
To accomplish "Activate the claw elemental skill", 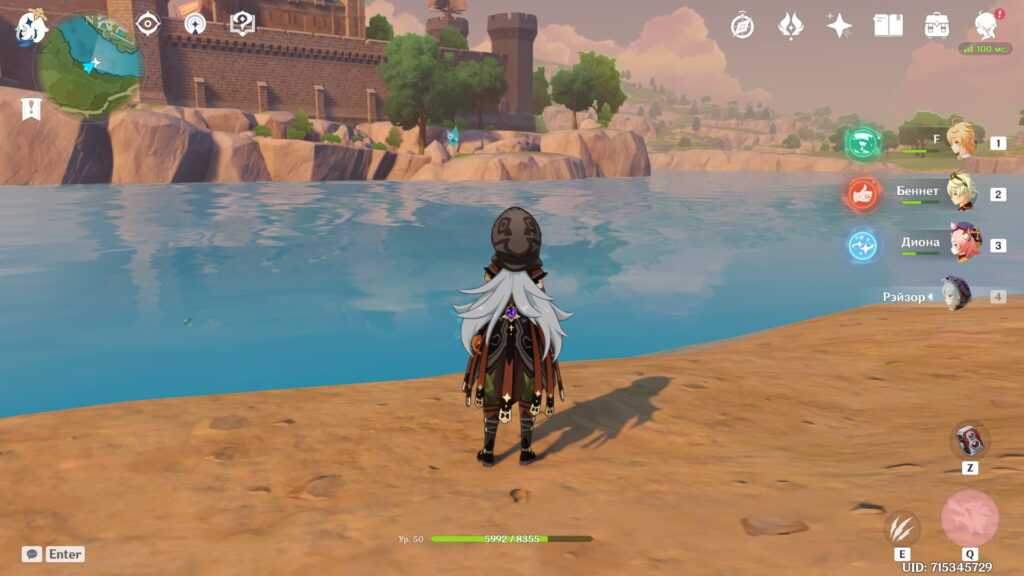I will [902, 527].
